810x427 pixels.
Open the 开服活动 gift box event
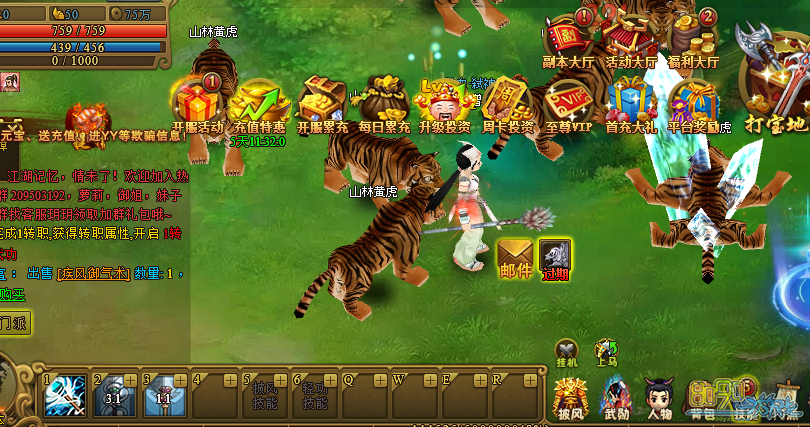(197, 102)
